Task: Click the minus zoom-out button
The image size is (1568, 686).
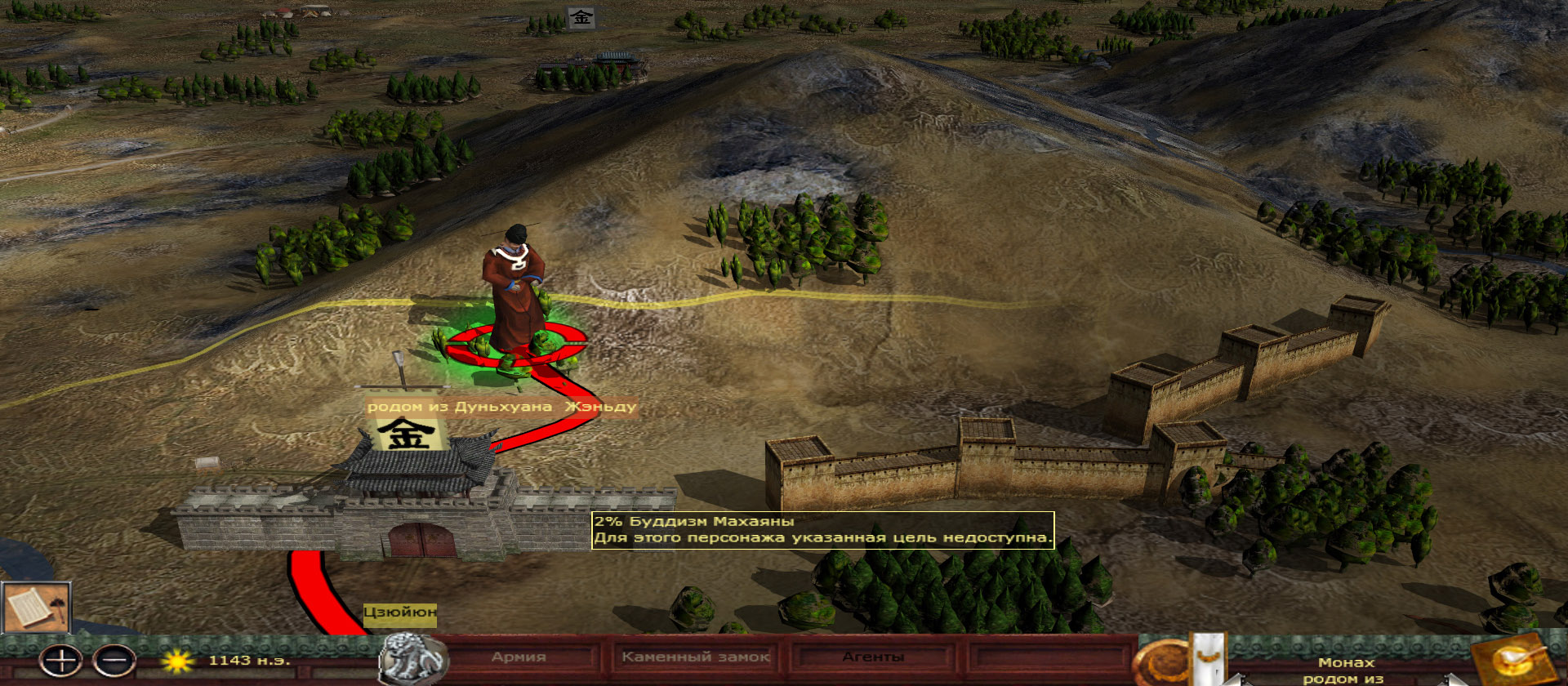Action: pyautogui.click(x=114, y=660)
